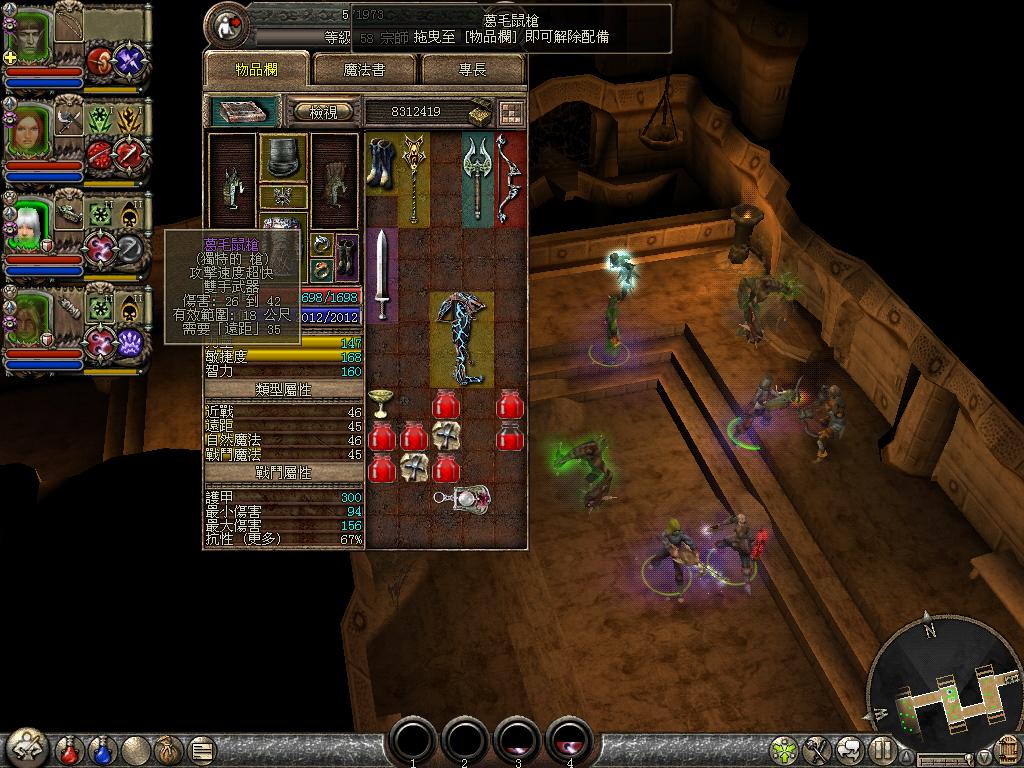Viewport: 1024px width, 768px height.
Task: Select the green-haired first party member portrait
Action: pyautogui.click(x=29, y=36)
